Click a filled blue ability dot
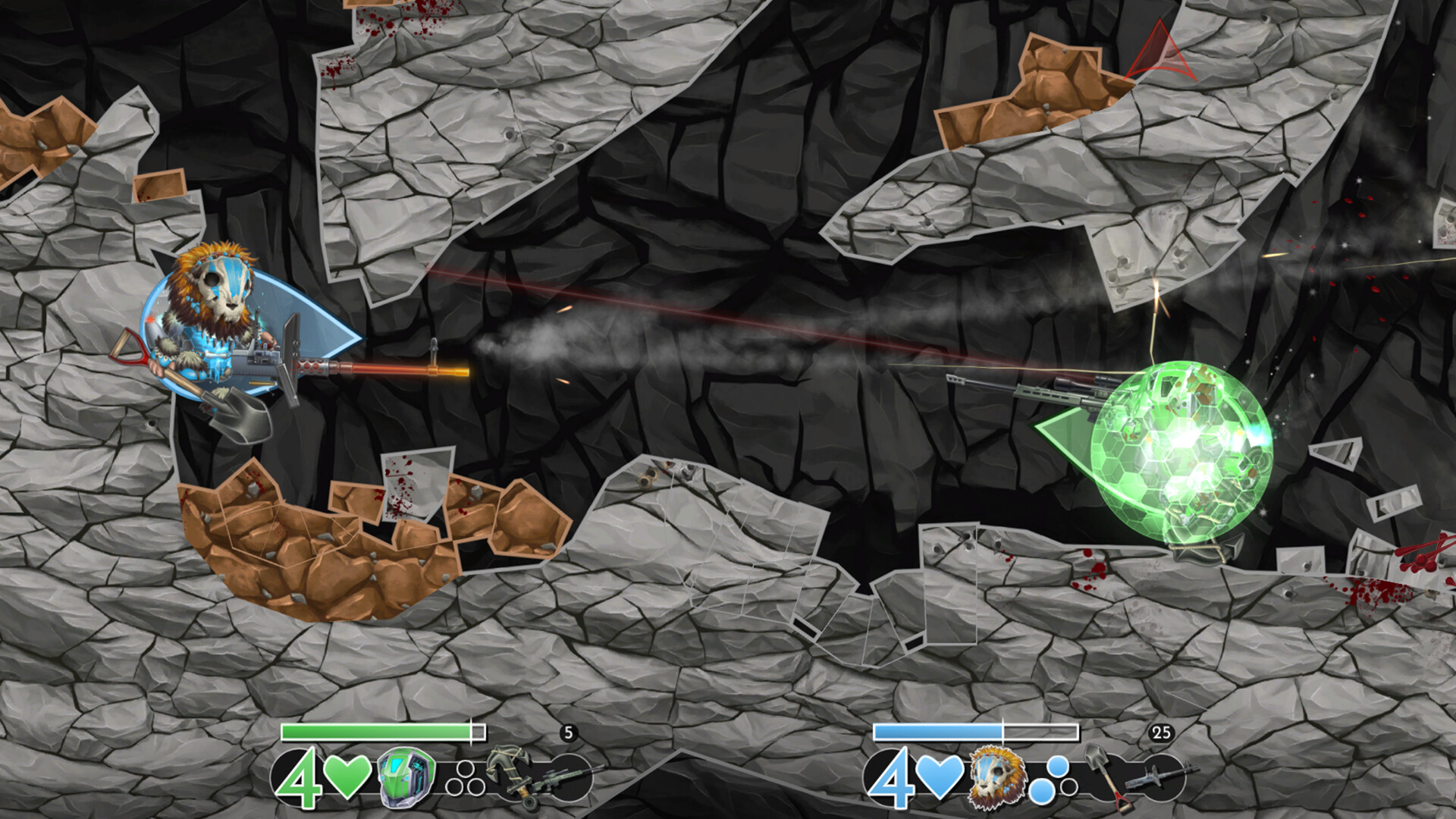Screen dimensions: 1456x819 [1056, 767]
